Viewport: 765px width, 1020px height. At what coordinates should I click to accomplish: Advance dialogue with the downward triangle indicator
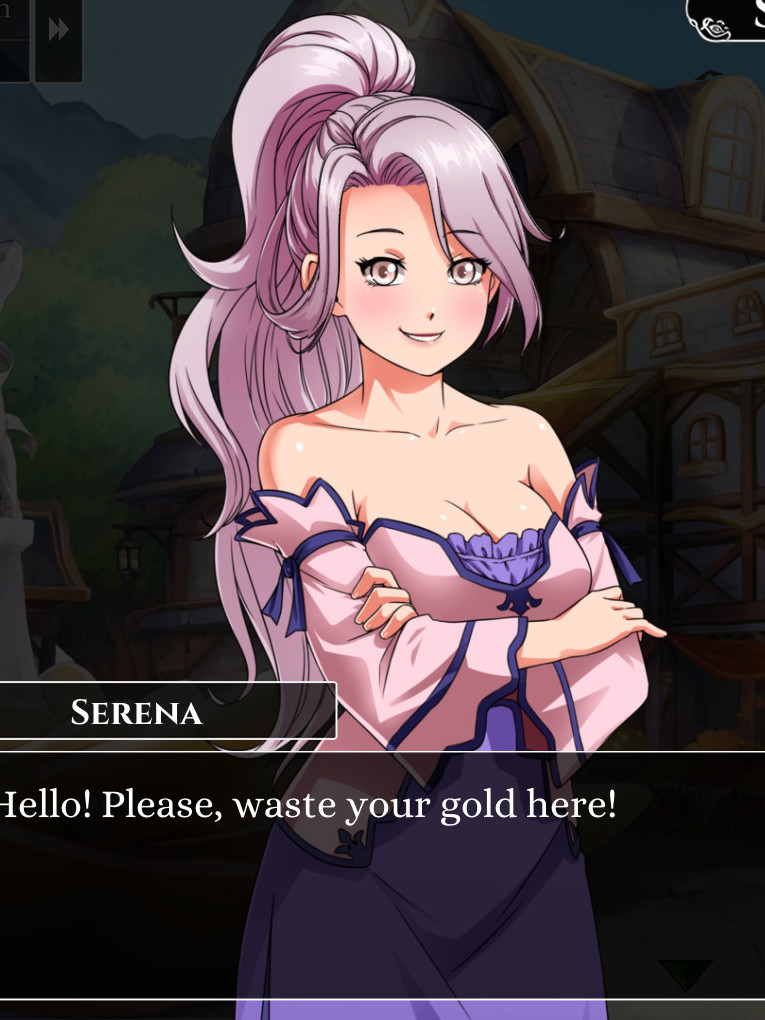685,974
